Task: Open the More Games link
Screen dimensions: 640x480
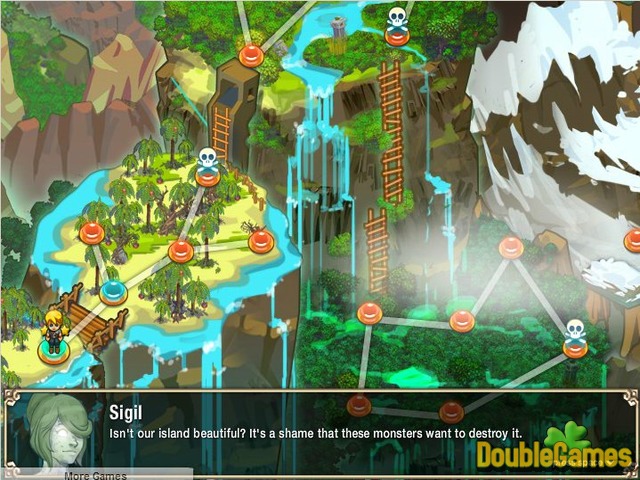Action: point(95,475)
